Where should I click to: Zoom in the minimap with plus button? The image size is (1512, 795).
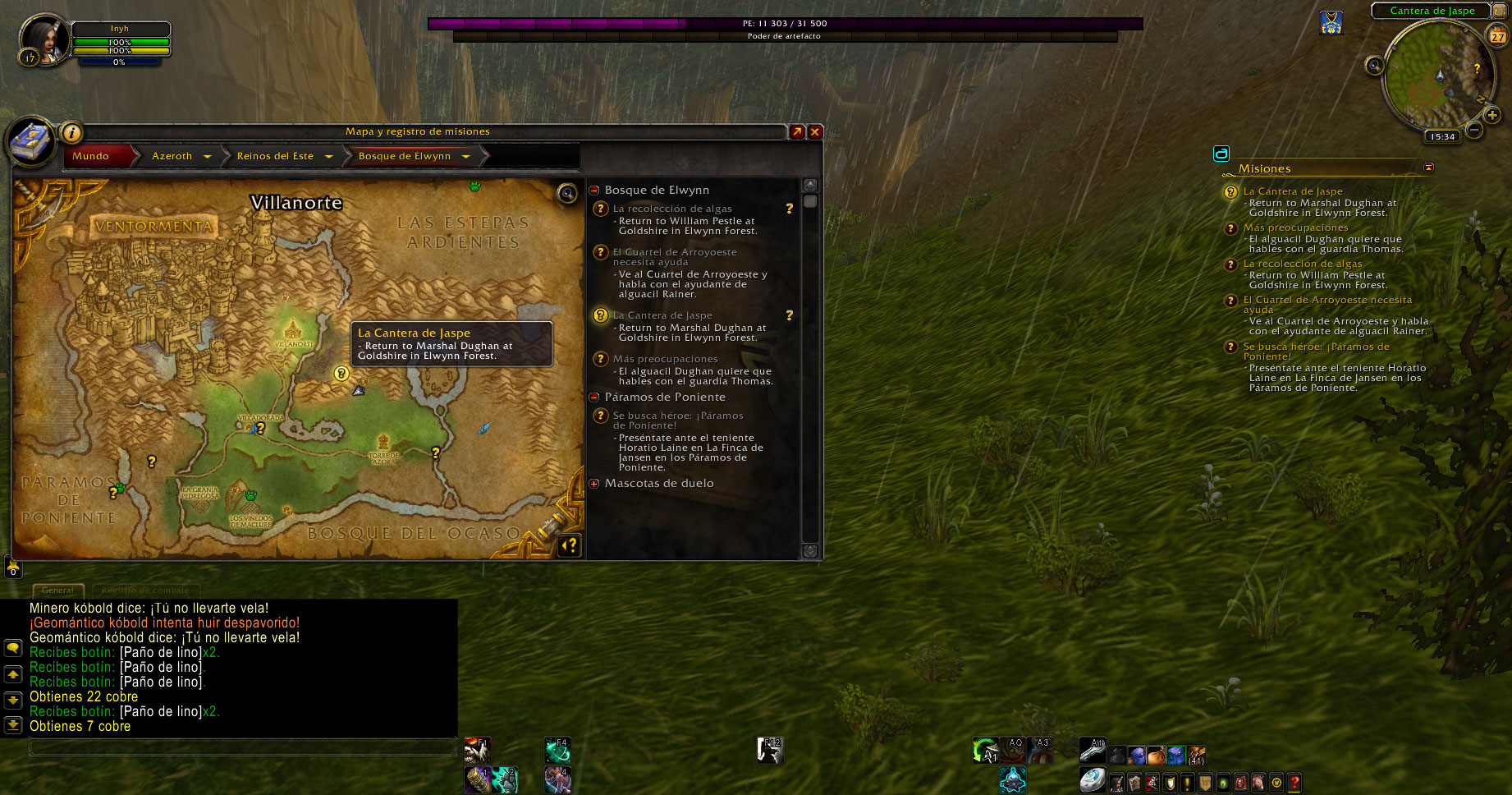1492,116
